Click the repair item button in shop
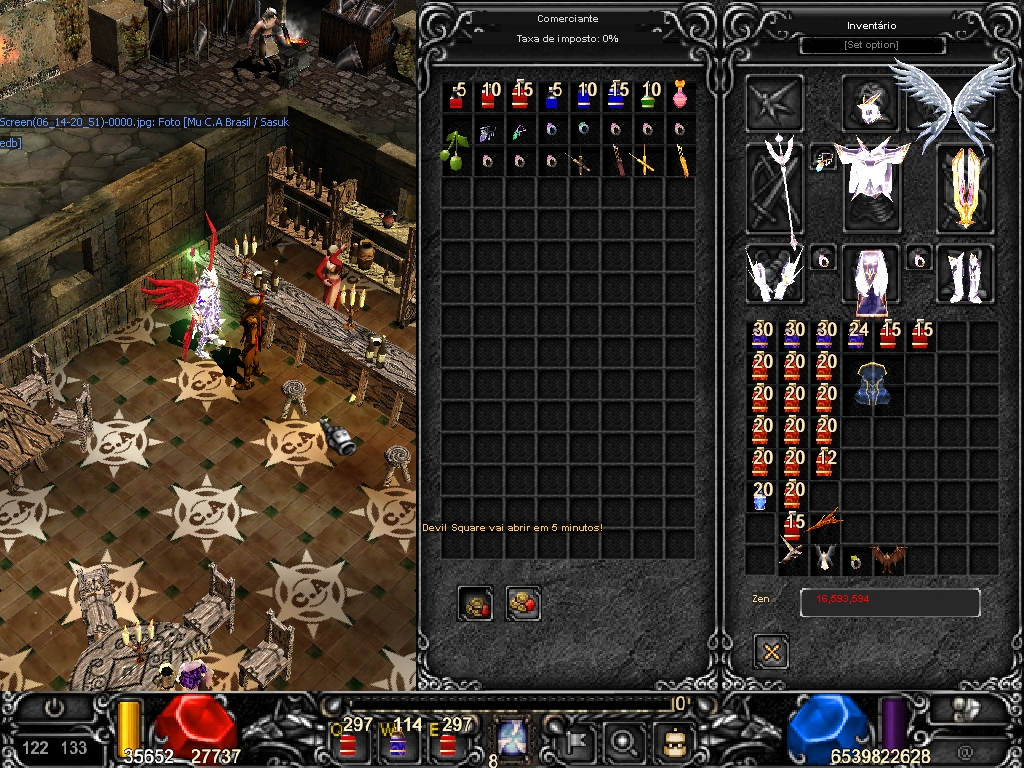The image size is (1024, 768). 475,603
